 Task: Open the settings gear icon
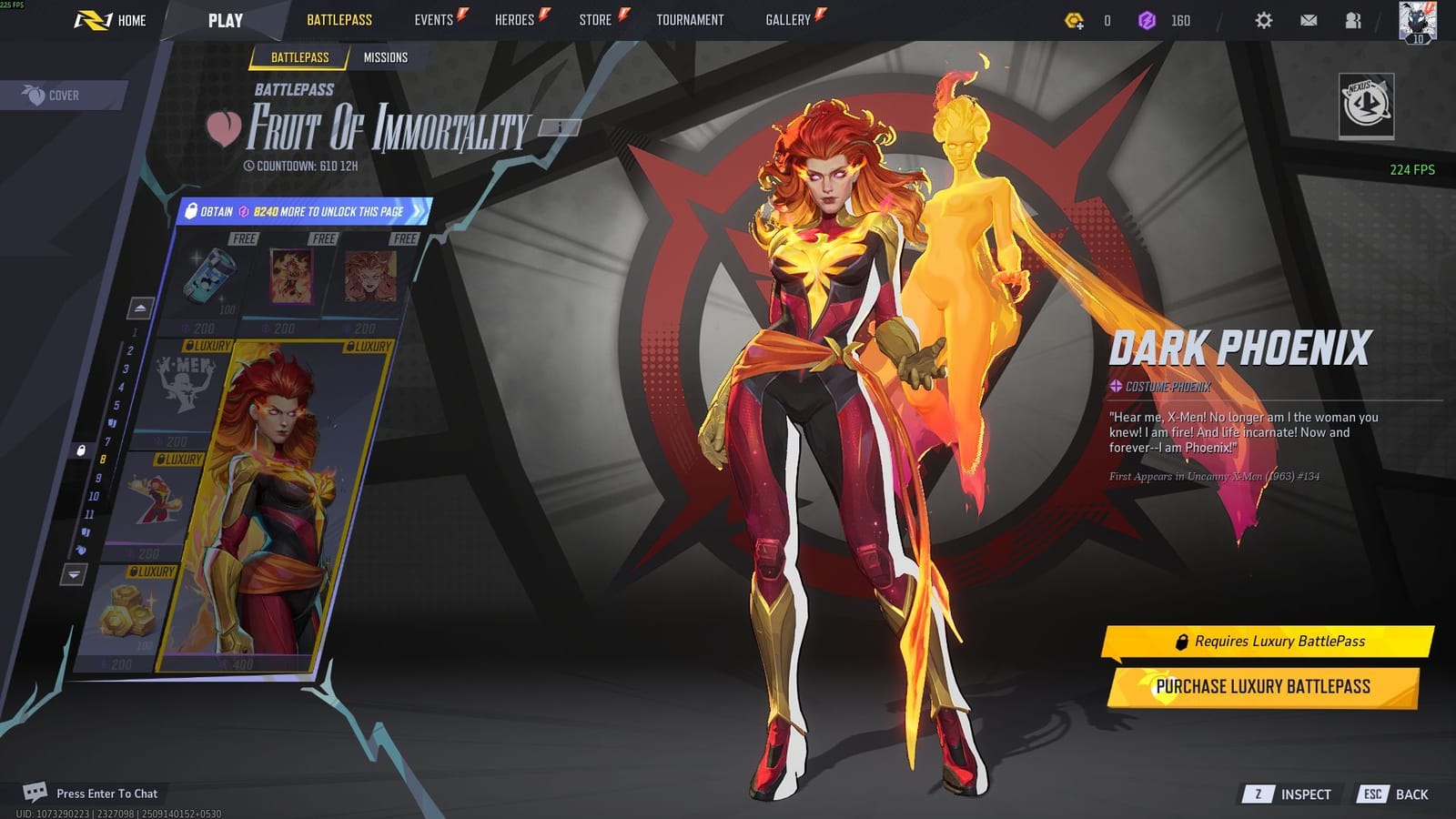tap(1261, 19)
